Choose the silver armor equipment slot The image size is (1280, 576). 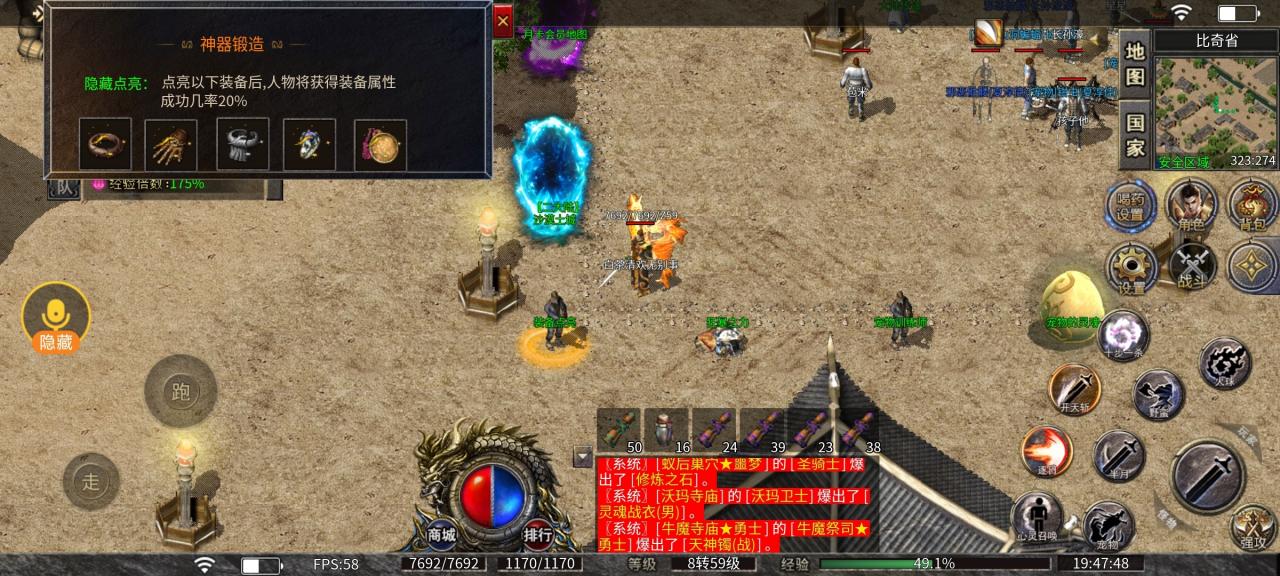click(x=242, y=145)
